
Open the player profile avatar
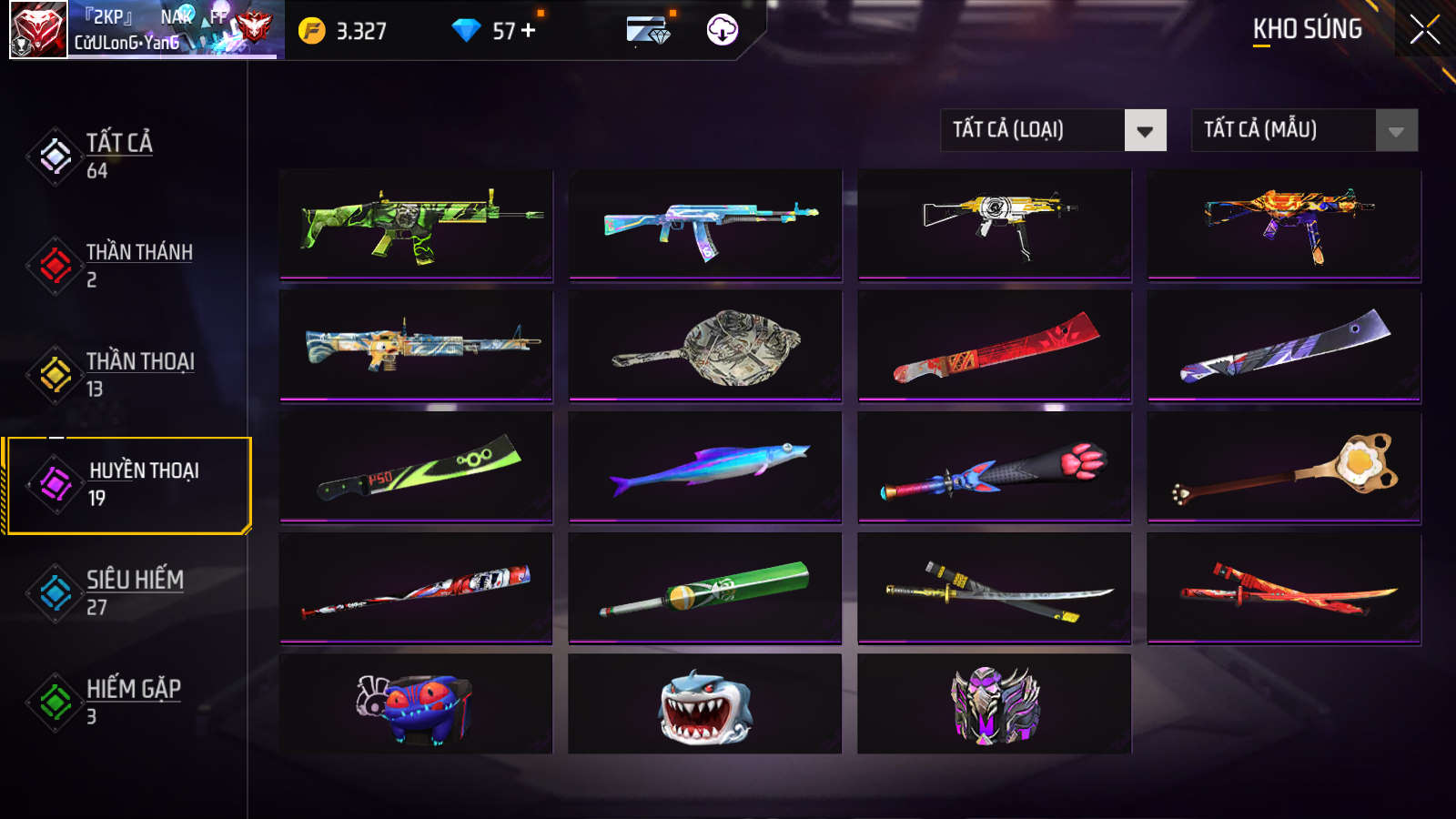tap(38, 30)
